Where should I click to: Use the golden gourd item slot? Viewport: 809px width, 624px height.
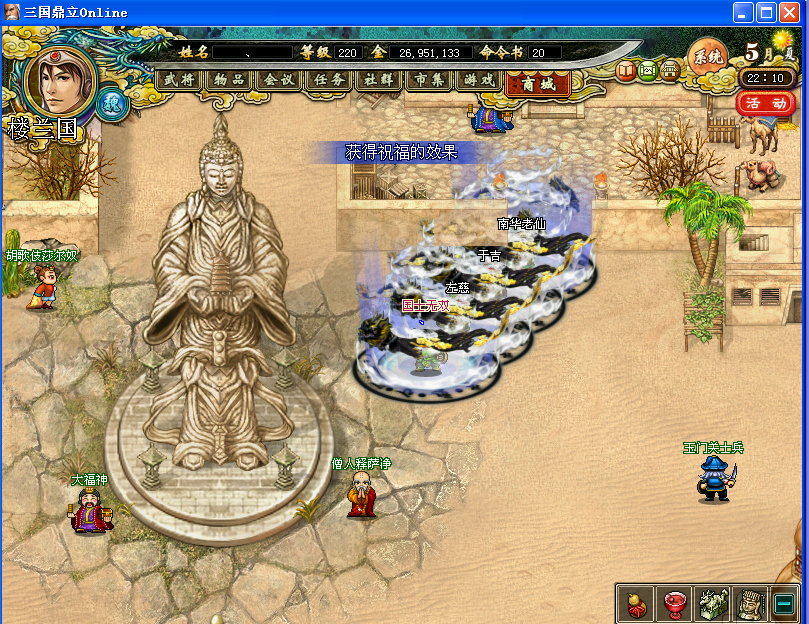(635, 603)
